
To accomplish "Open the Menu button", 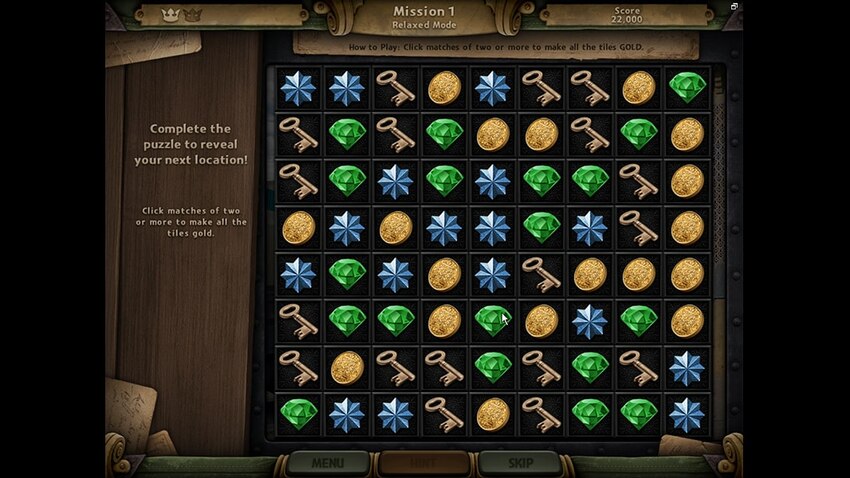I will (x=327, y=464).
